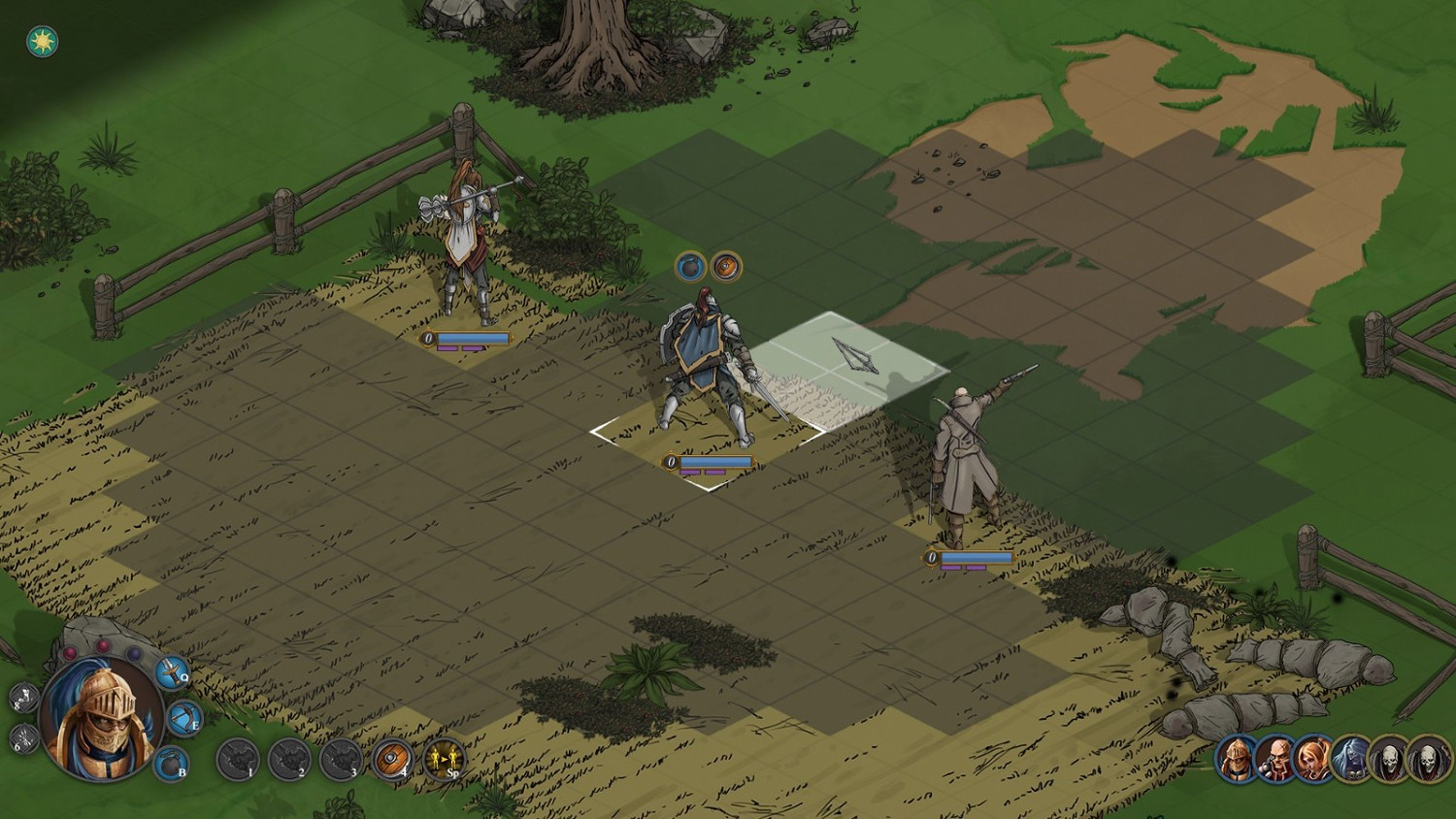Select the armored knight portrait bottom right
The width and height of the screenshot is (1456, 819).
(1234, 759)
